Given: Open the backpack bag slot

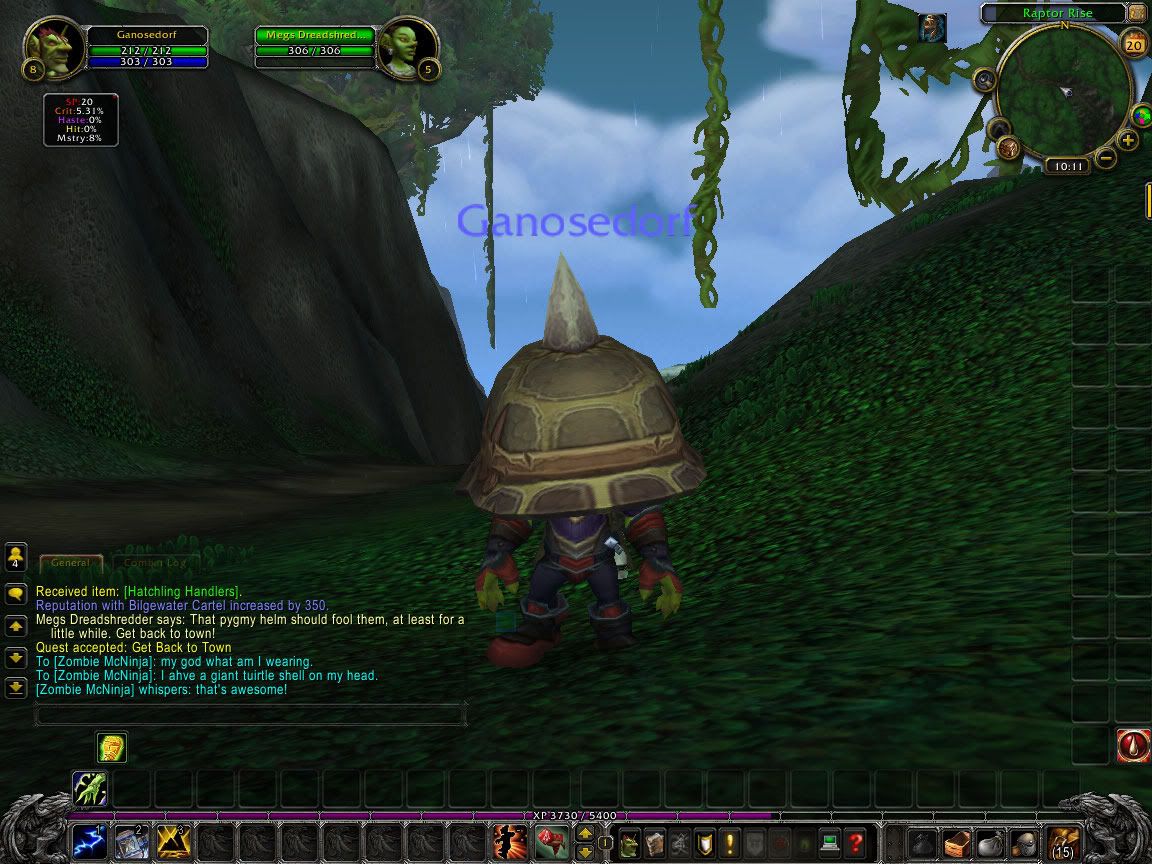Looking at the screenshot, I should 1064,842.
